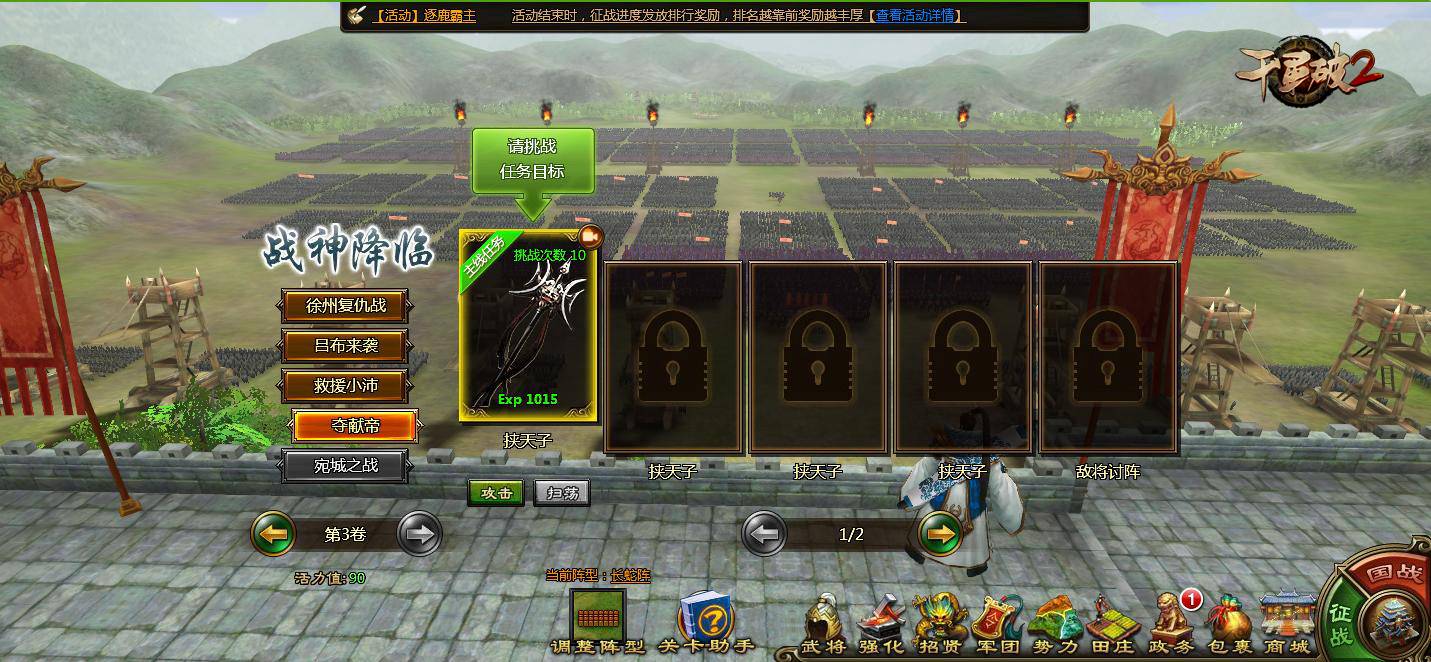Go to the previous volume with left arrow
Viewport: 1431px width, 662px height.
pos(273,534)
